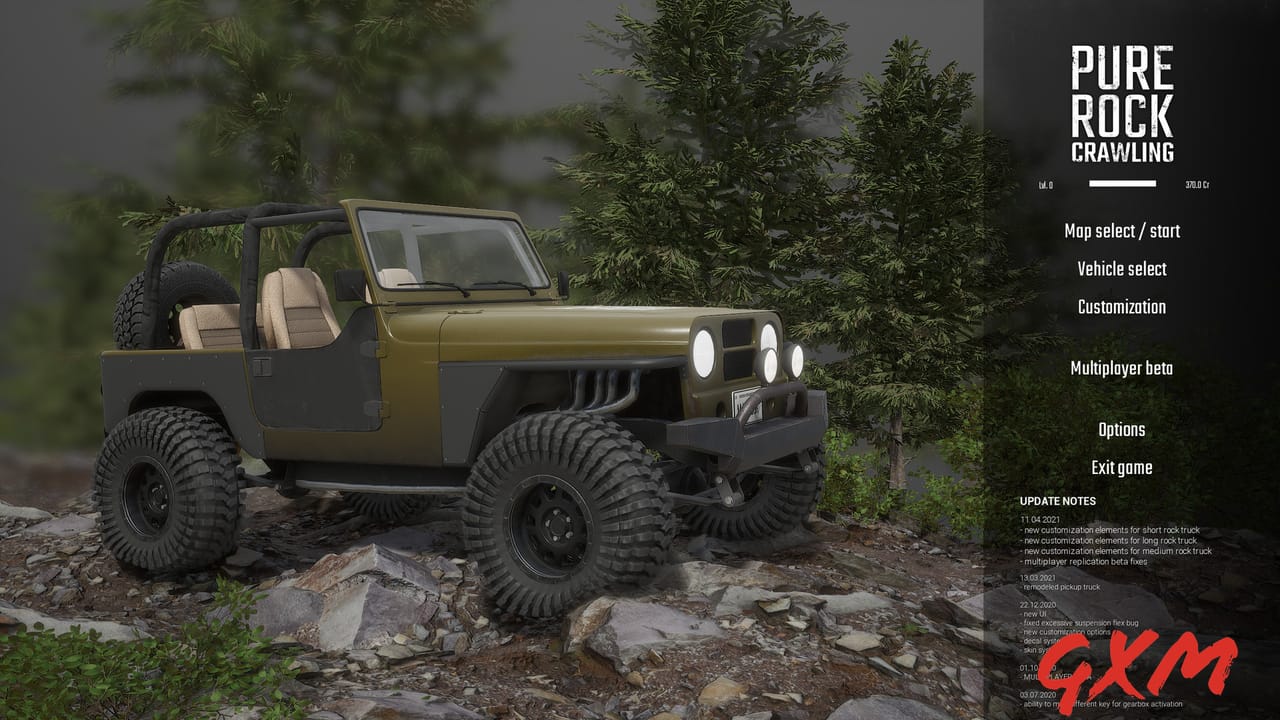This screenshot has width=1280, height=720.
Task: Click Exit game
Action: pyautogui.click(x=1120, y=467)
